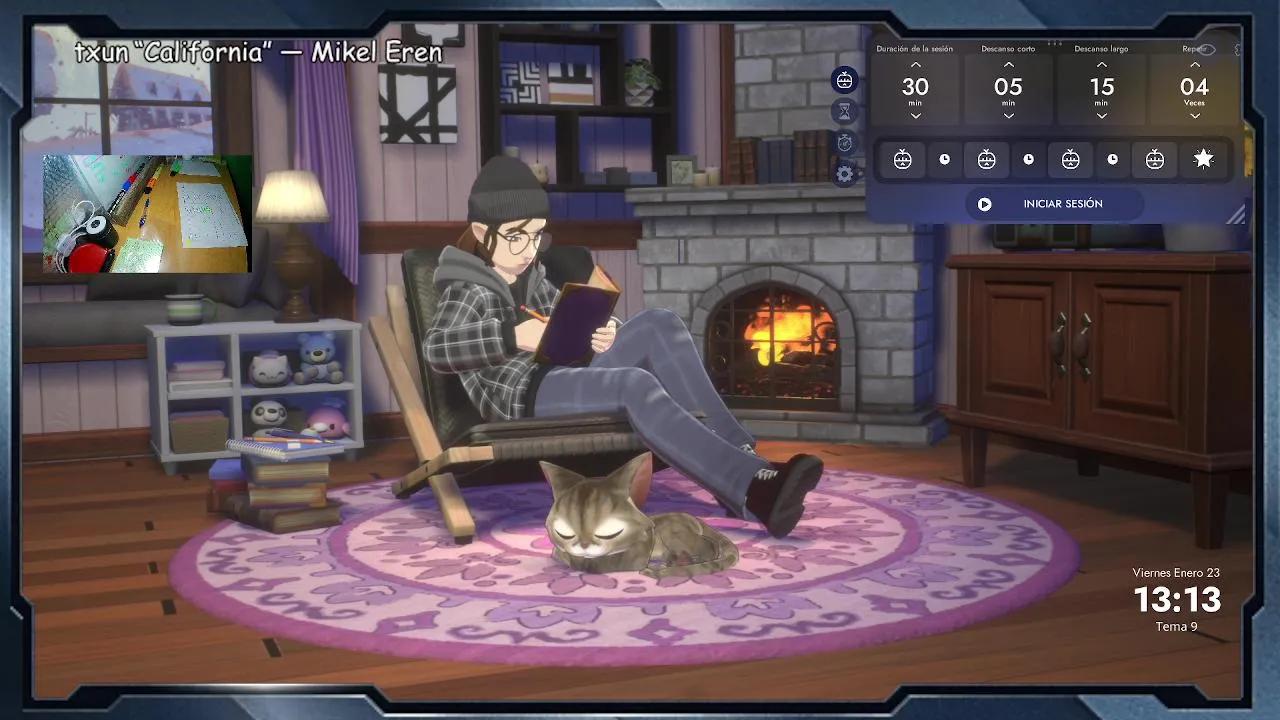Open the settings gear in the sidebar
1280x720 pixels.
(x=843, y=175)
